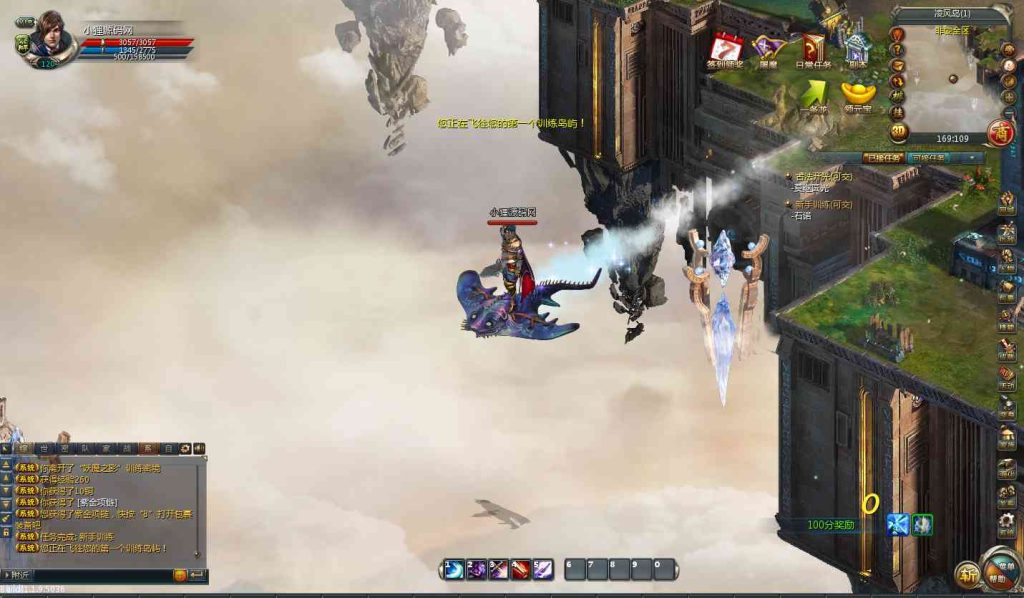The width and height of the screenshot is (1024, 598).
Task: Click the round 斩 button
Action: 967,574
